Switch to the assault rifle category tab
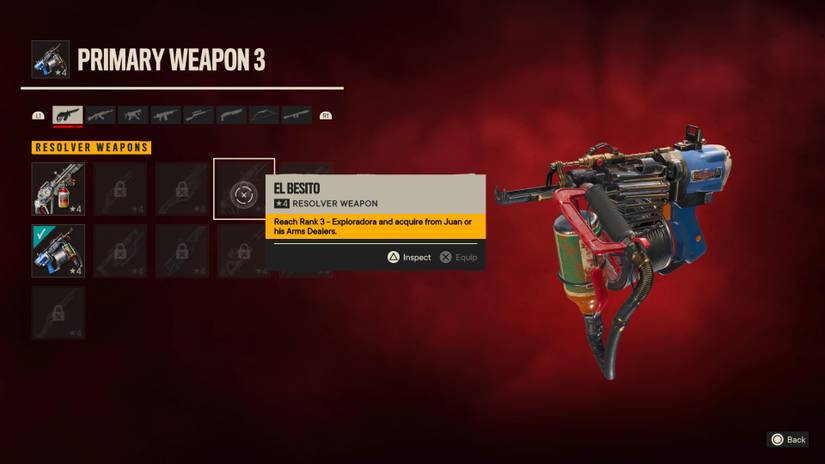The height and width of the screenshot is (464, 825). [100, 116]
